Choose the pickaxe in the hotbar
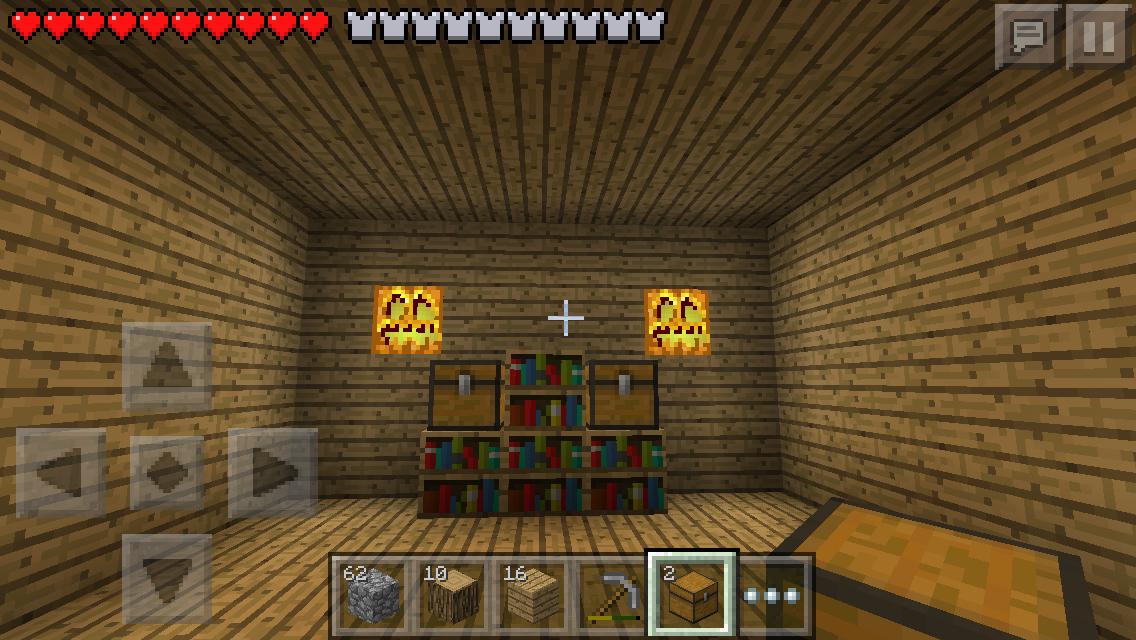The width and height of the screenshot is (1136, 640). tap(610, 595)
